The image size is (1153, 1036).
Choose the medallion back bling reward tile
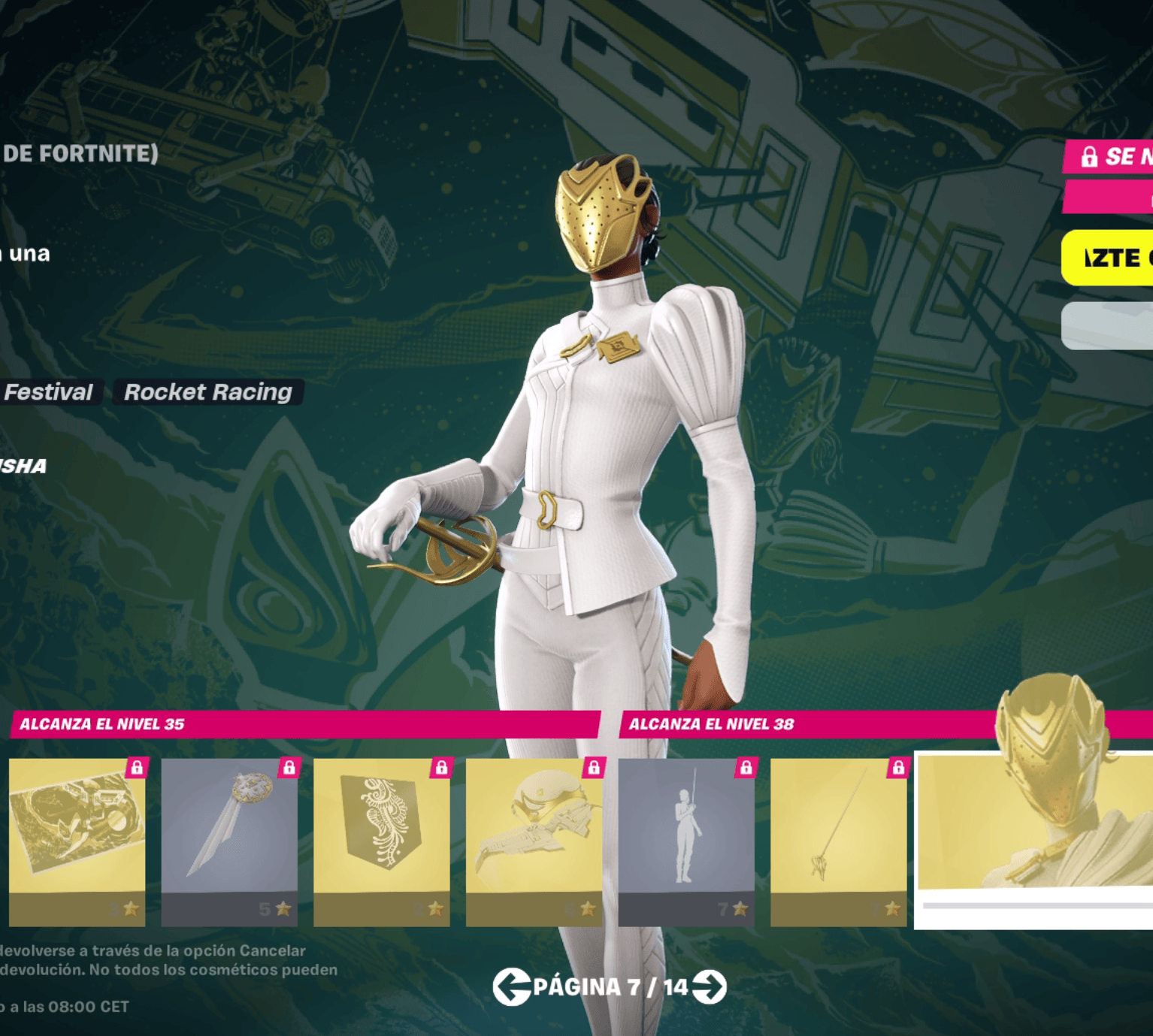(229, 841)
